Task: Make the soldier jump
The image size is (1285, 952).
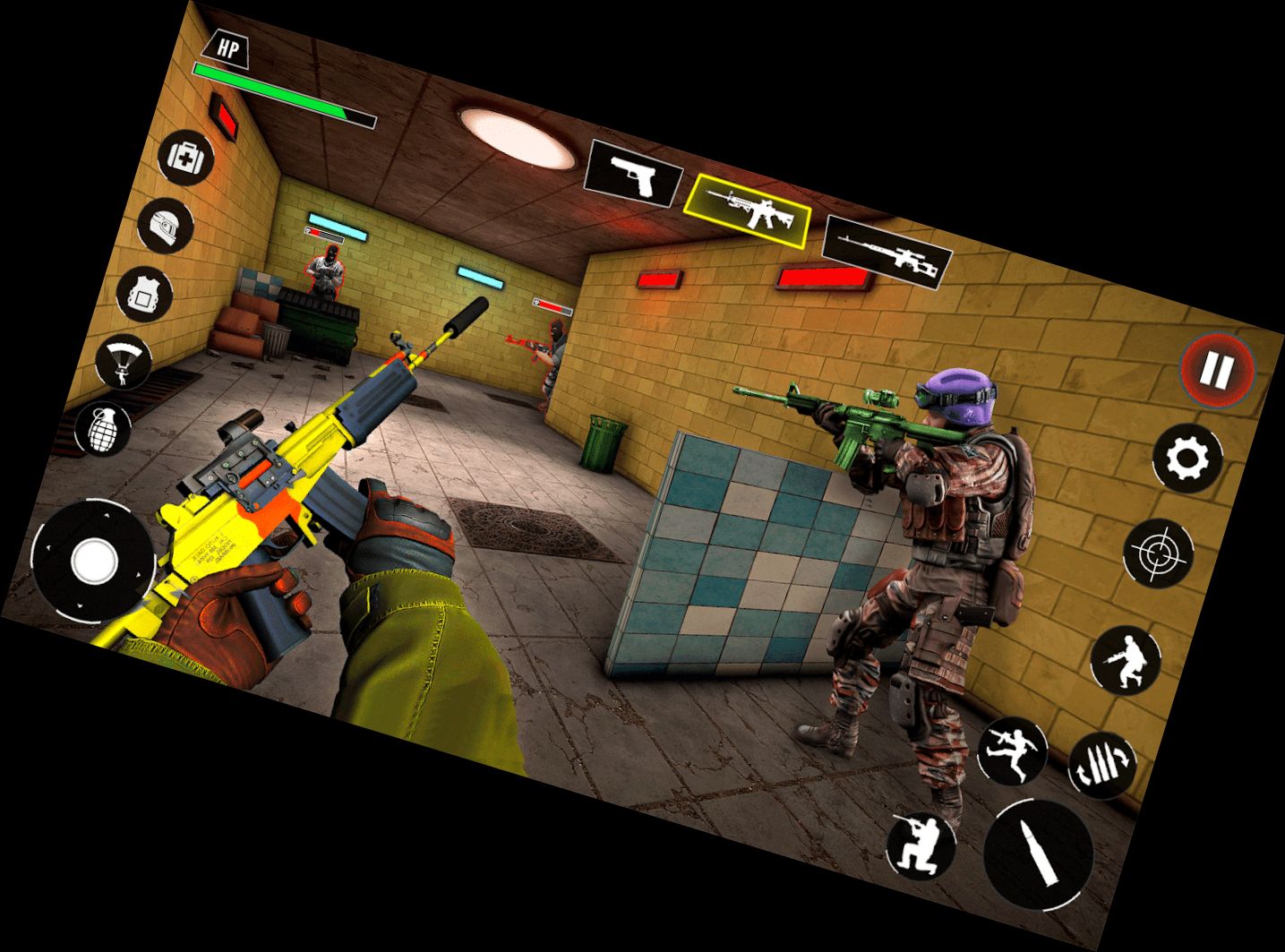Action: [x=1012, y=750]
